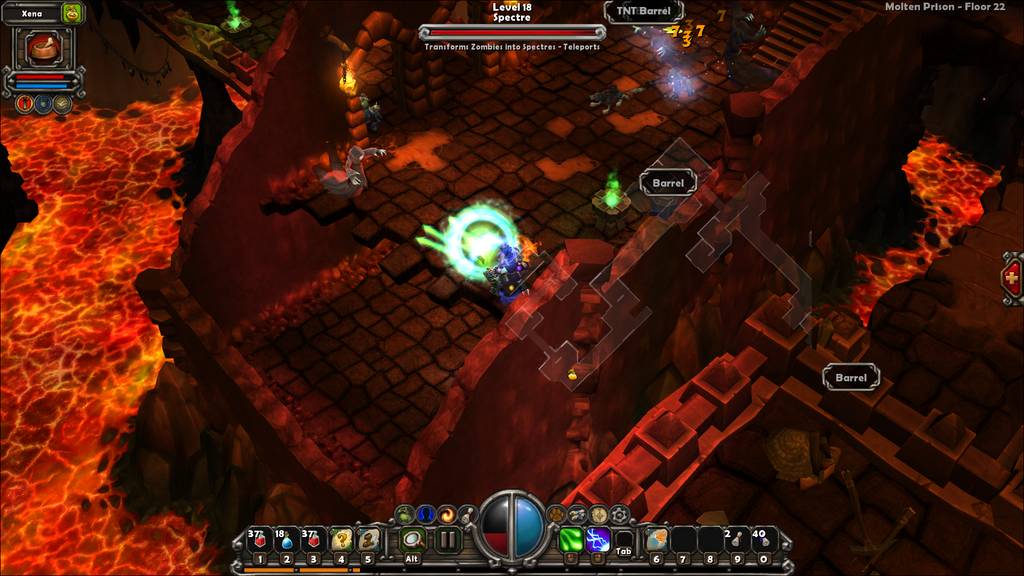Use the item with count 40 in slot 0

(x=764, y=540)
